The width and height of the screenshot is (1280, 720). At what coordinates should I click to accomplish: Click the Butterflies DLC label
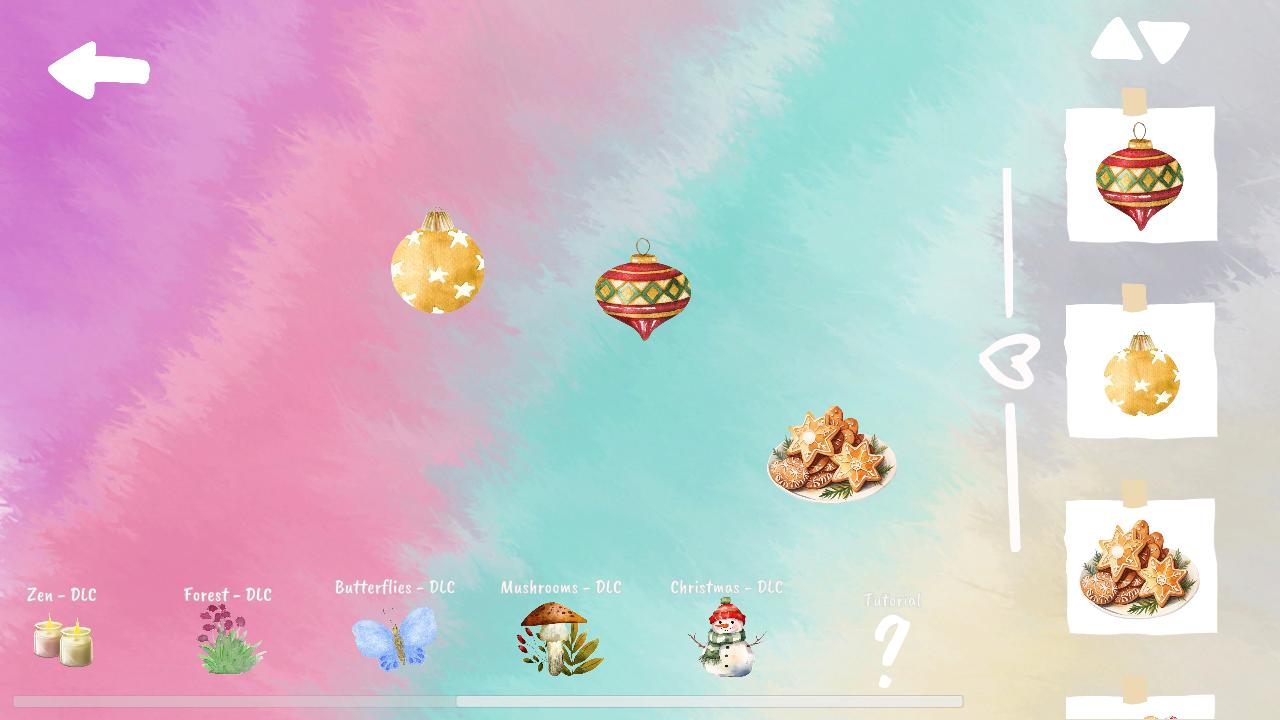click(x=395, y=588)
